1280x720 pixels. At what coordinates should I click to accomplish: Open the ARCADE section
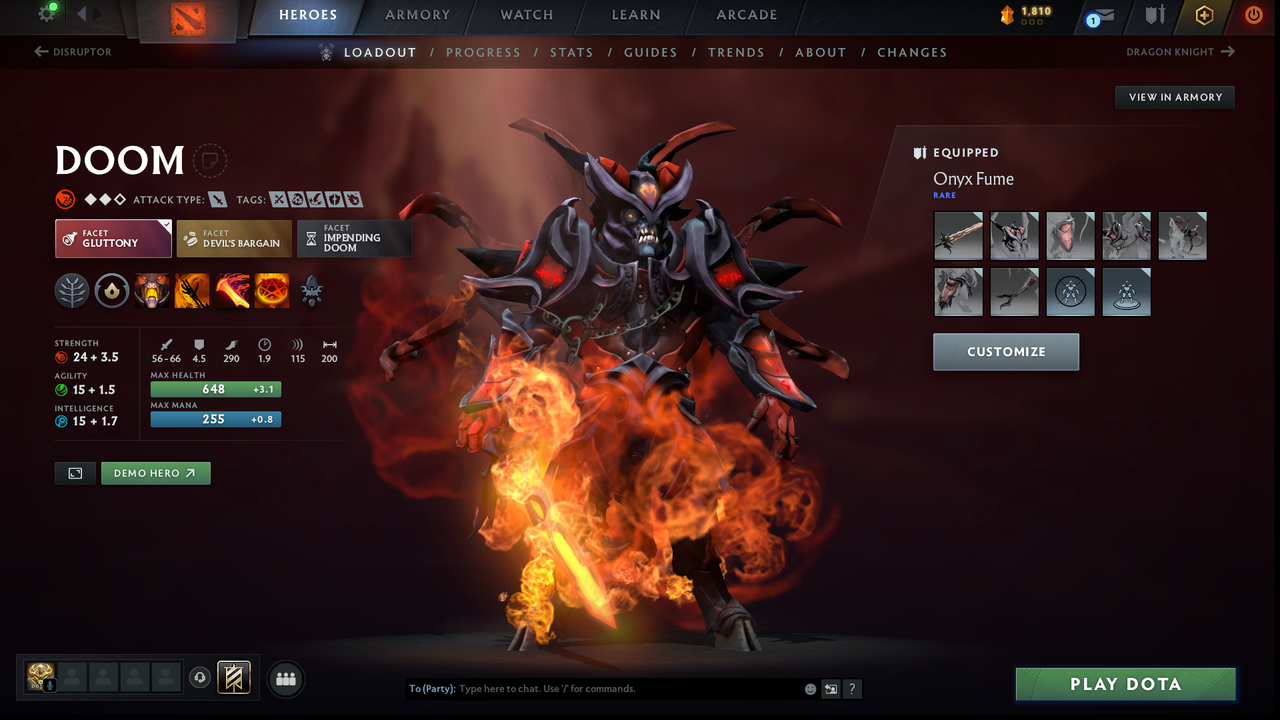pos(746,15)
